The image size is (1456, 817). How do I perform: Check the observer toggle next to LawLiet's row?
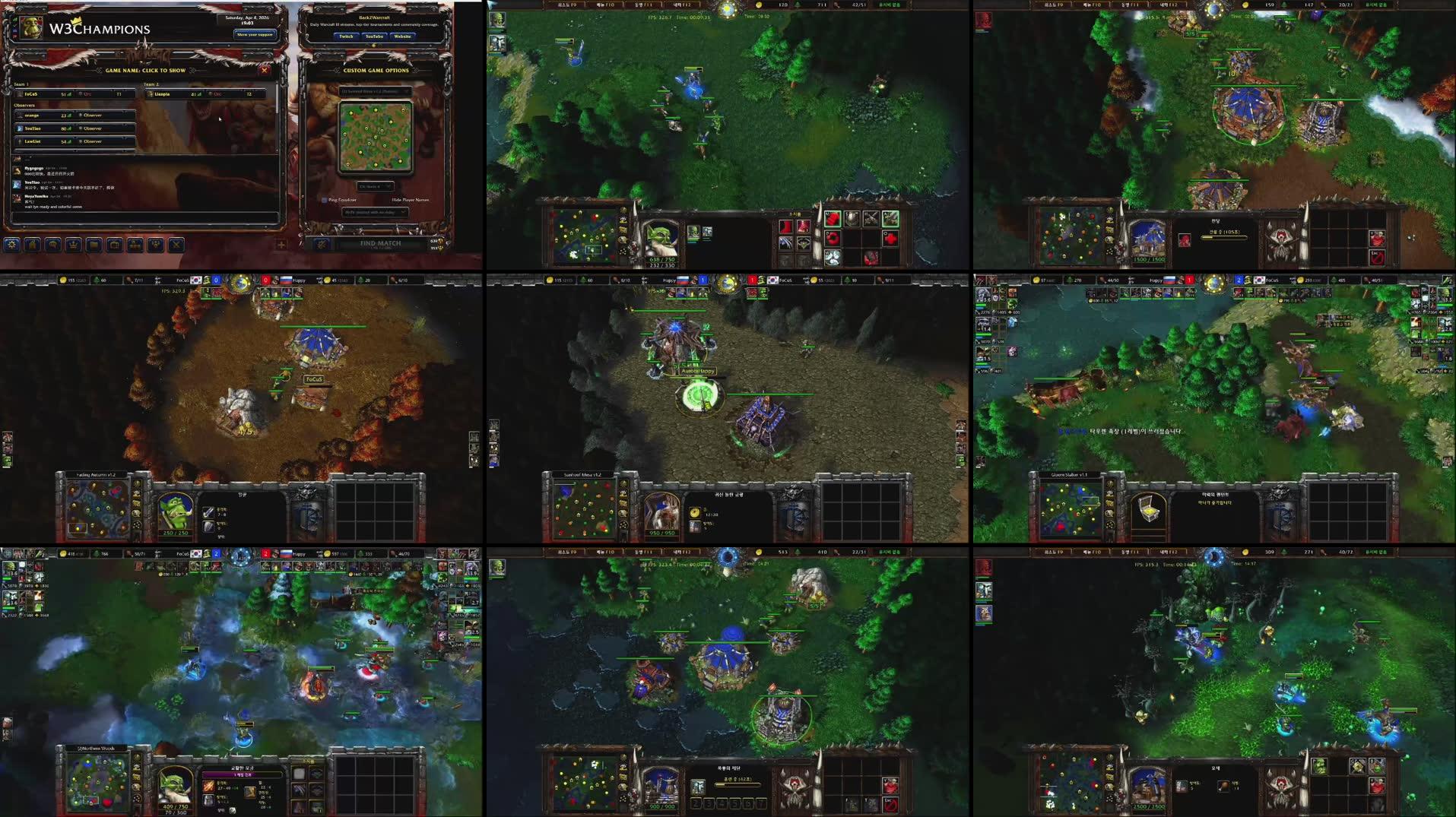coord(82,142)
